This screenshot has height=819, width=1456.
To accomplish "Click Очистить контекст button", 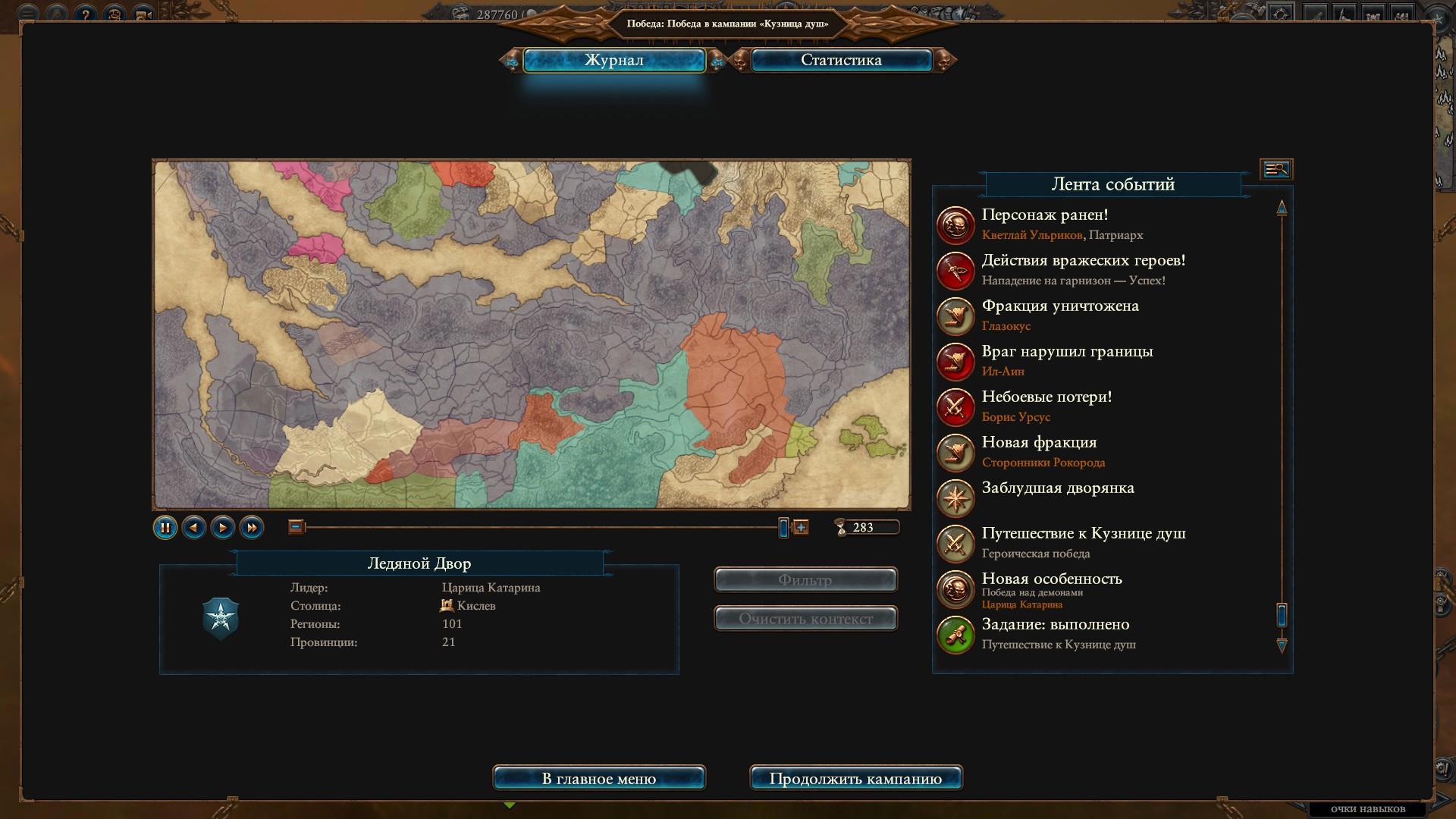I will click(805, 619).
